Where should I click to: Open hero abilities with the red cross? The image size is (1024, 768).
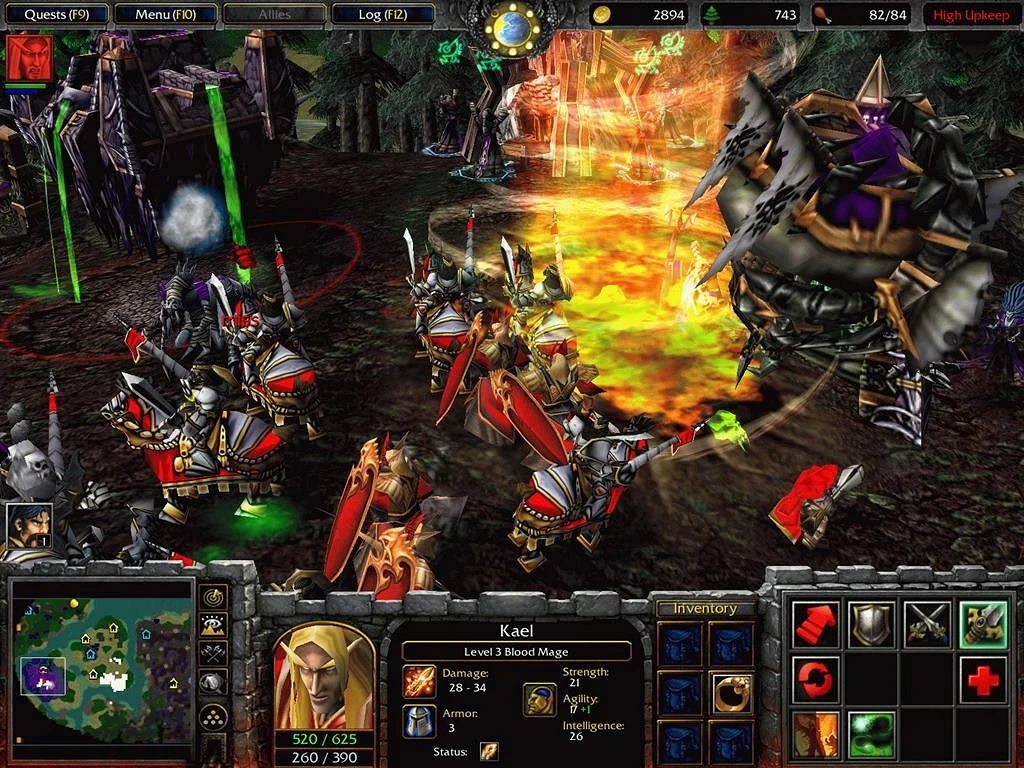[983, 680]
